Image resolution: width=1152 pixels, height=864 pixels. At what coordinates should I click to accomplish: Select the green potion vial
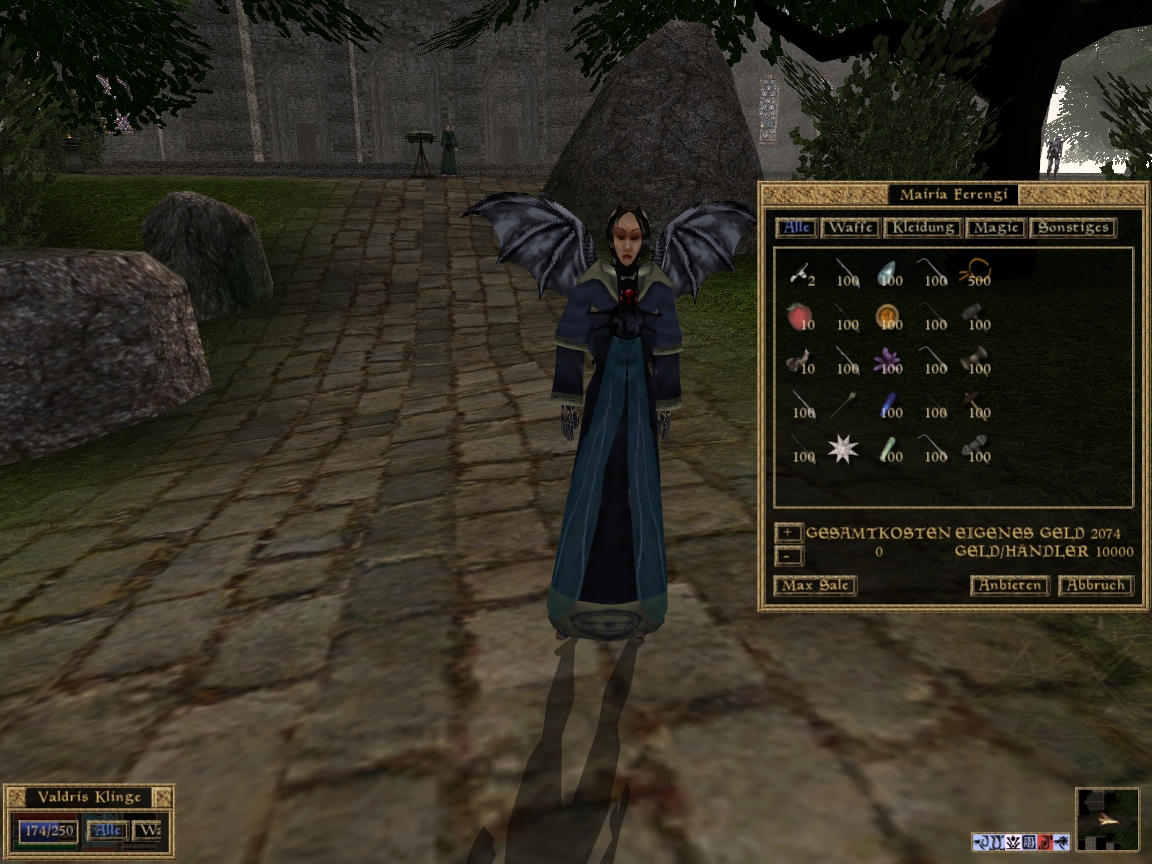pos(885,449)
